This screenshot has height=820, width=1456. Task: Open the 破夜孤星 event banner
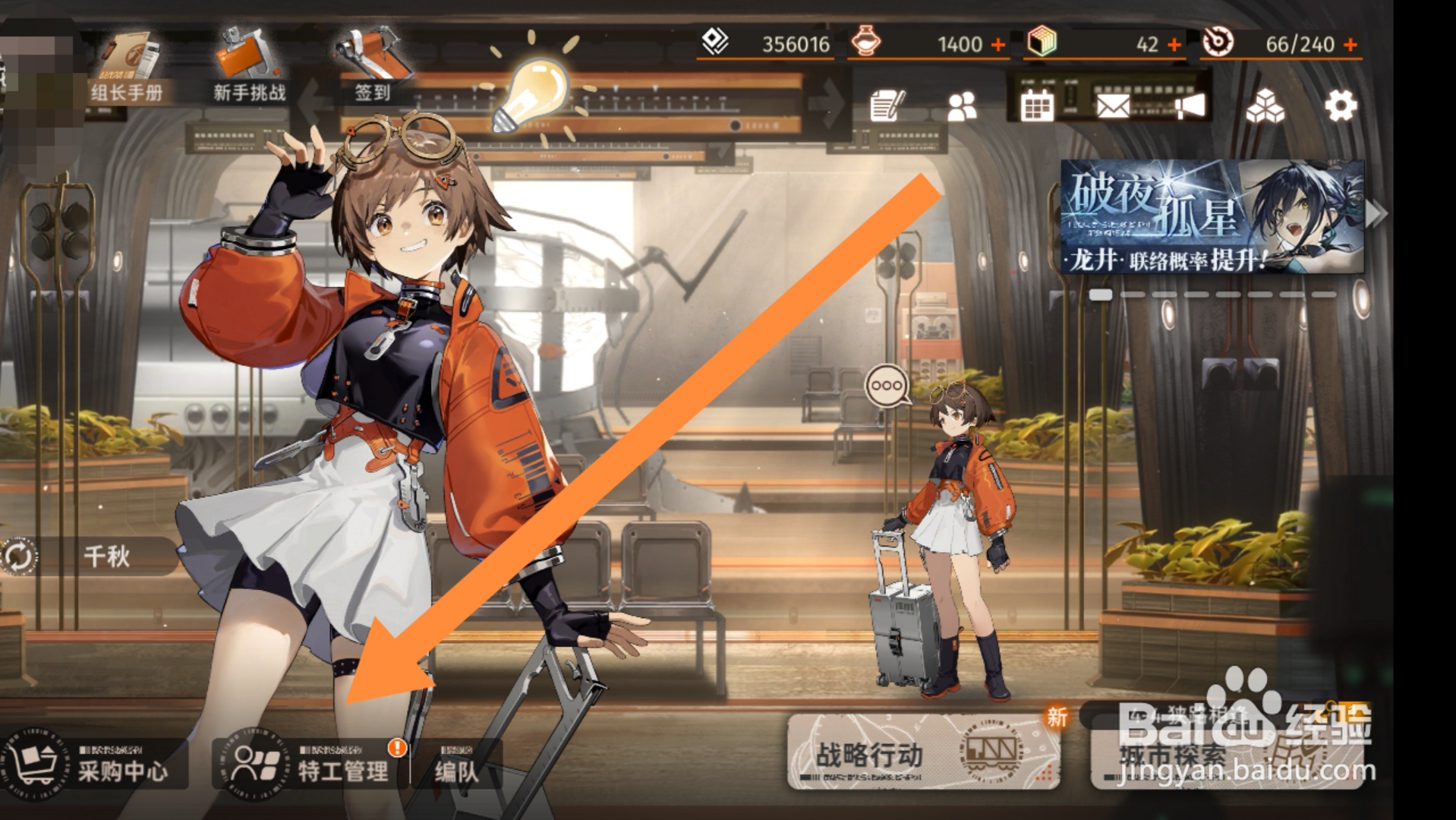click(x=1212, y=216)
